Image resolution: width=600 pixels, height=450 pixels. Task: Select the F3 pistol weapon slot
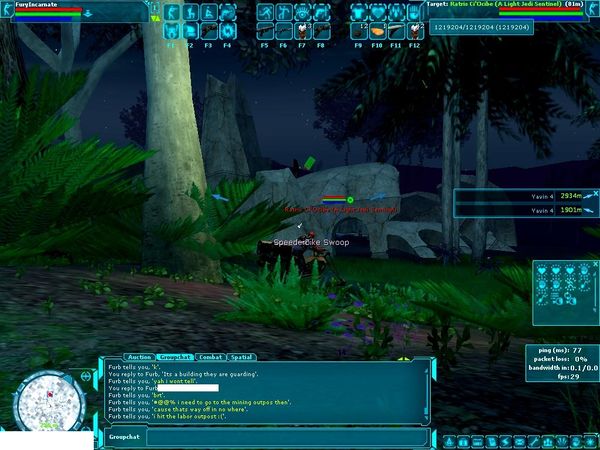(x=208, y=32)
